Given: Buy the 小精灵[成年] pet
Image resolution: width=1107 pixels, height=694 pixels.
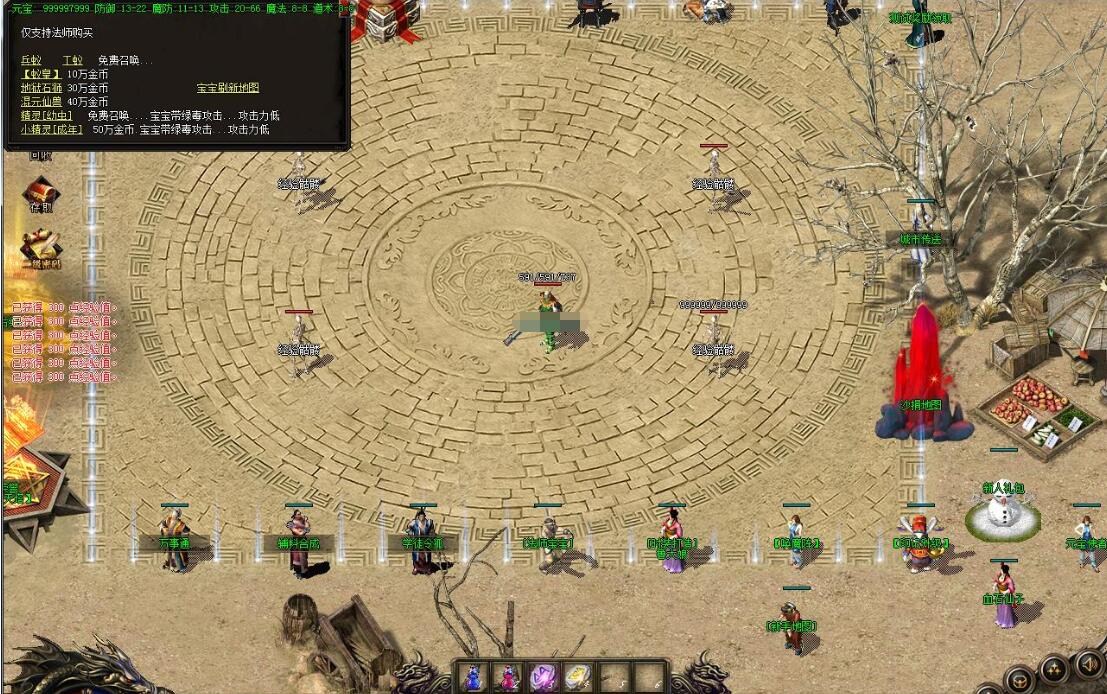Looking at the screenshot, I should [x=52, y=129].
